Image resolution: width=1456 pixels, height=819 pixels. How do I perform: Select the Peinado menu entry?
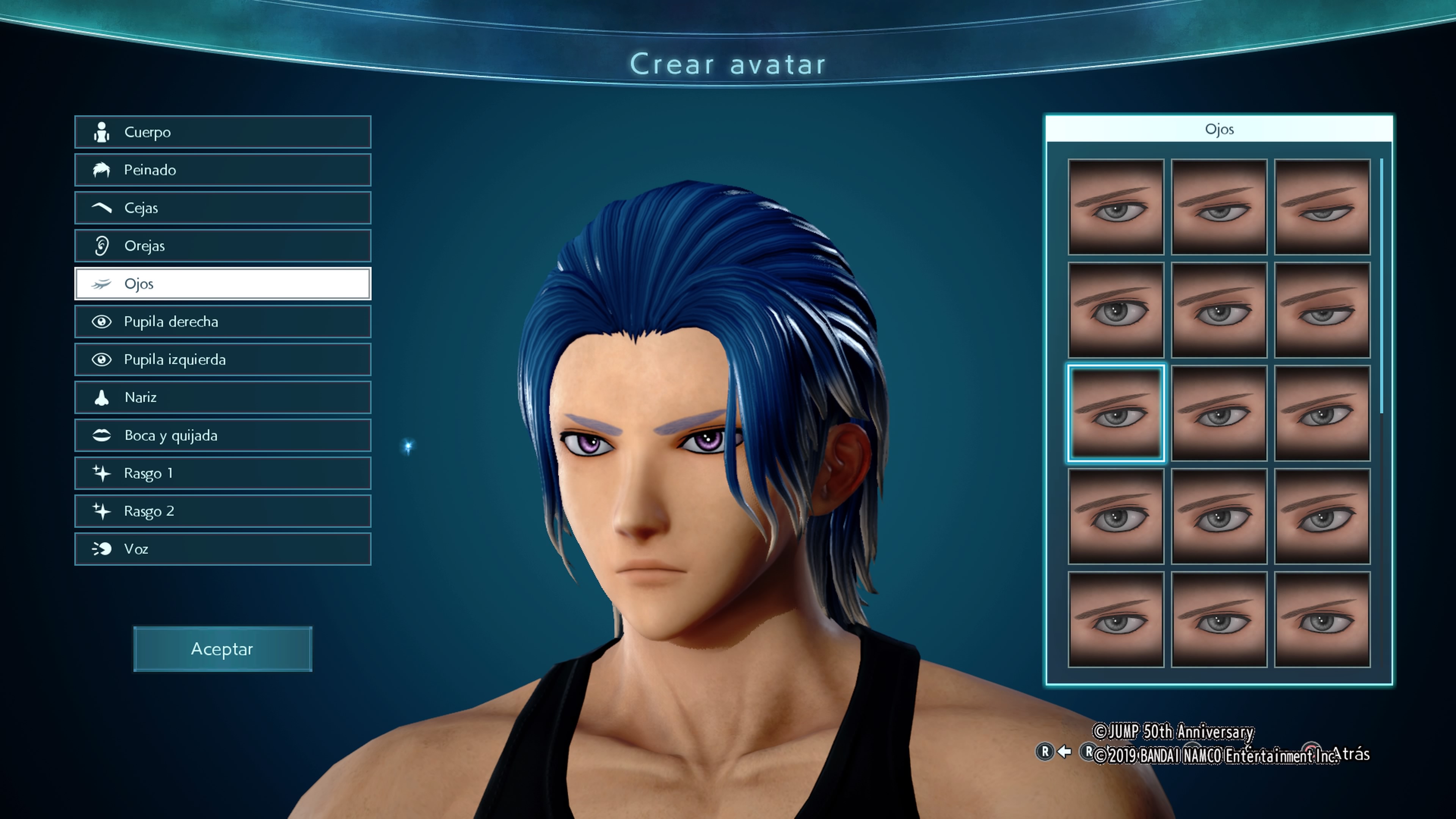[x=222, y=170]
